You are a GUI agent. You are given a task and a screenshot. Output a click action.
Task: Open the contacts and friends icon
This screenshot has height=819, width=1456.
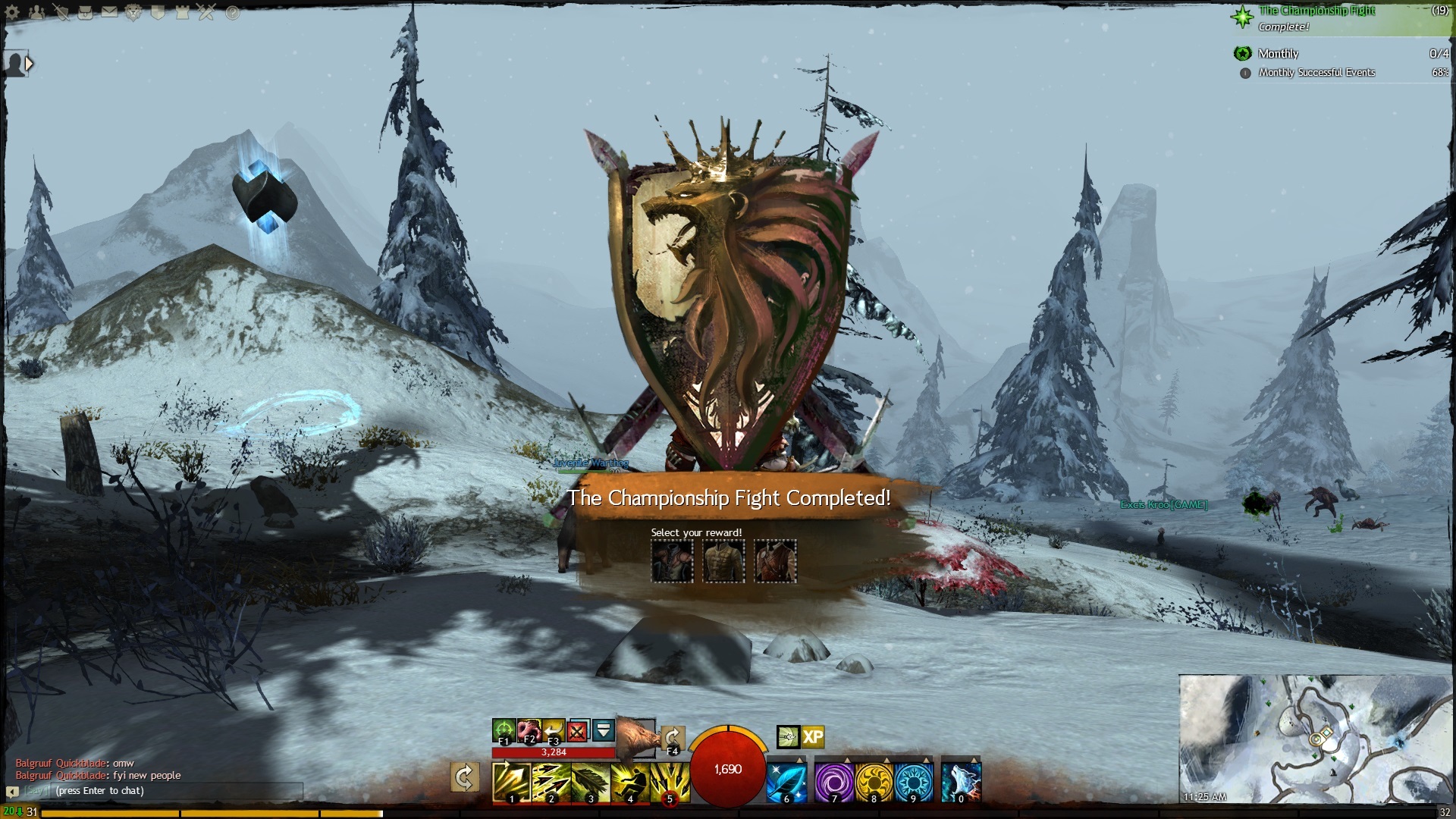point(36,12)
